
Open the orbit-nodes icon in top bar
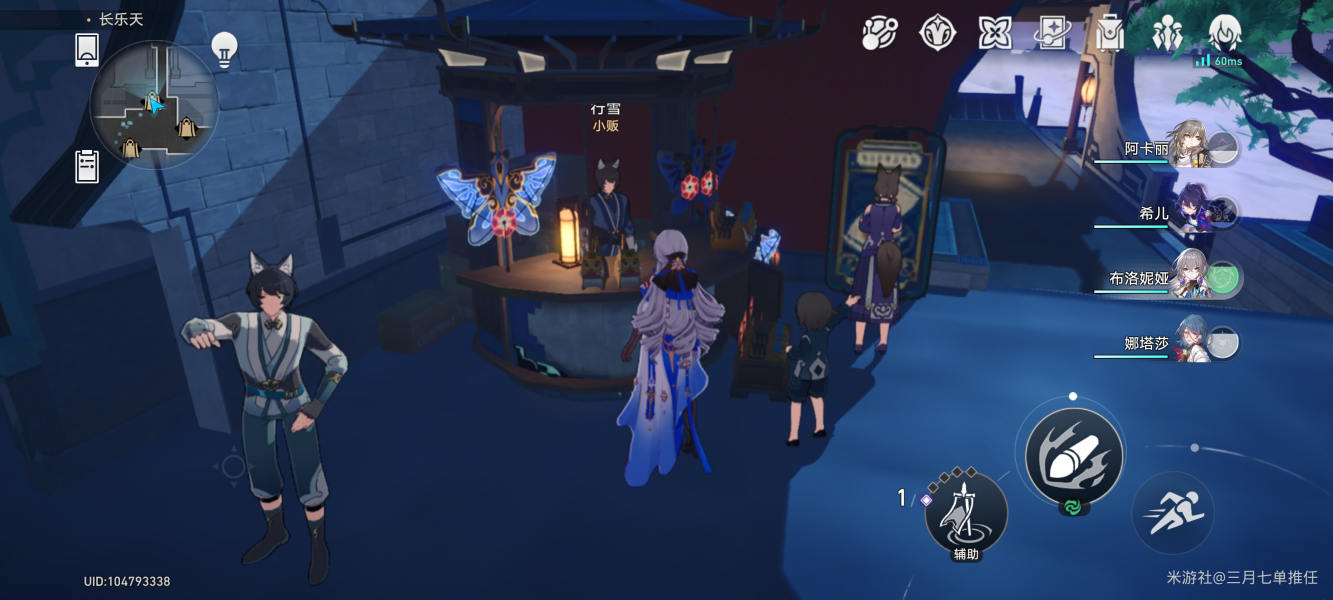[x=879, y=33]
